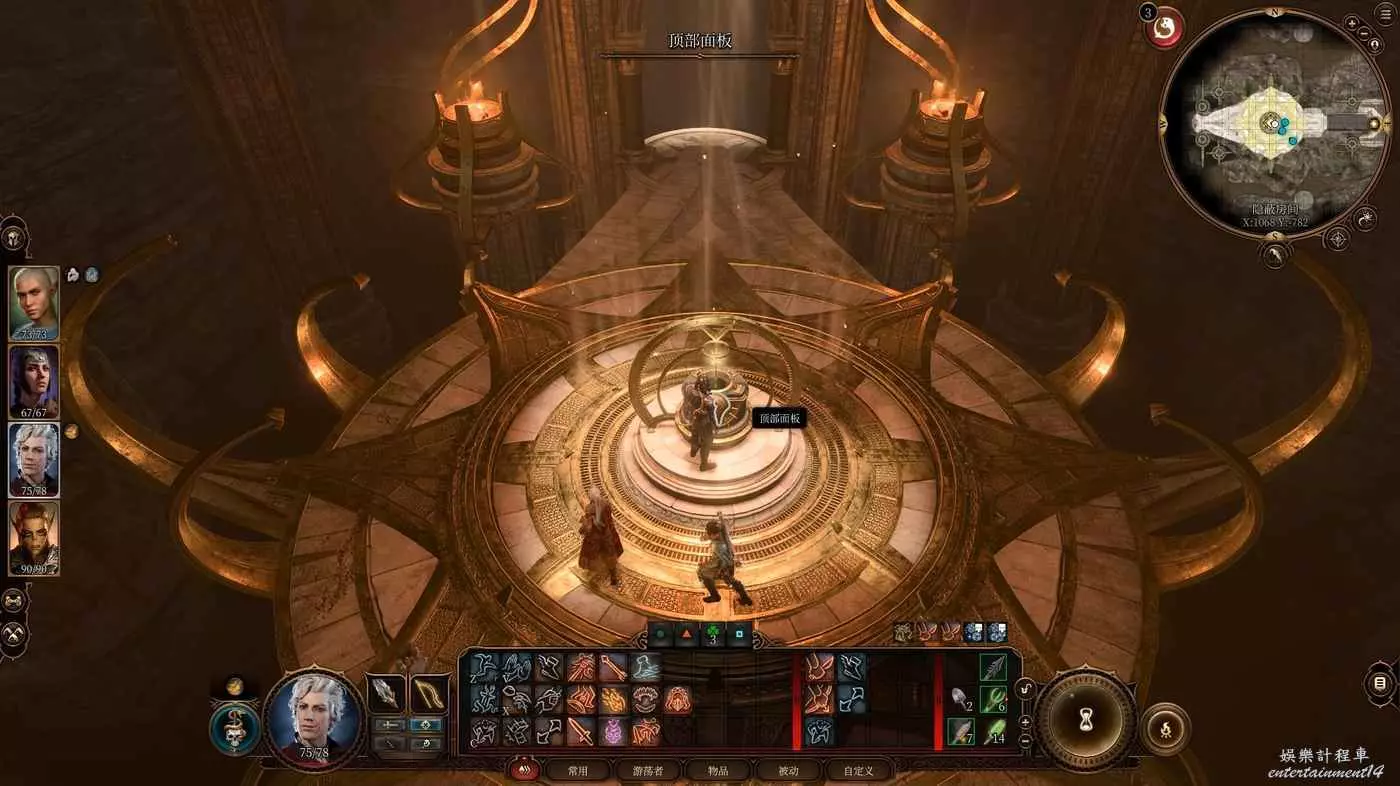Select the red-haired horned party portrait
The image size is (1400, 786).
[34, 537]
